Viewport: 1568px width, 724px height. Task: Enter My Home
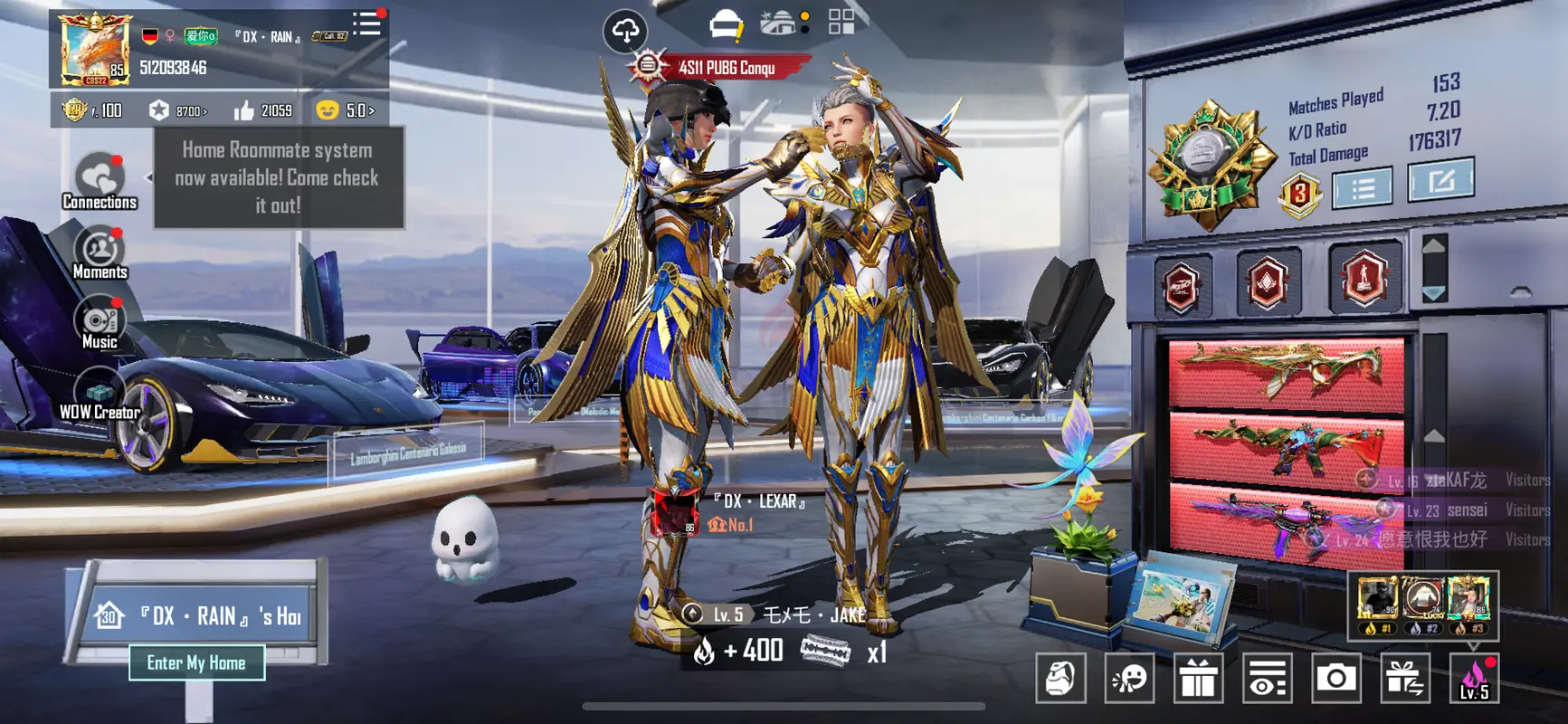pos(196,662)
